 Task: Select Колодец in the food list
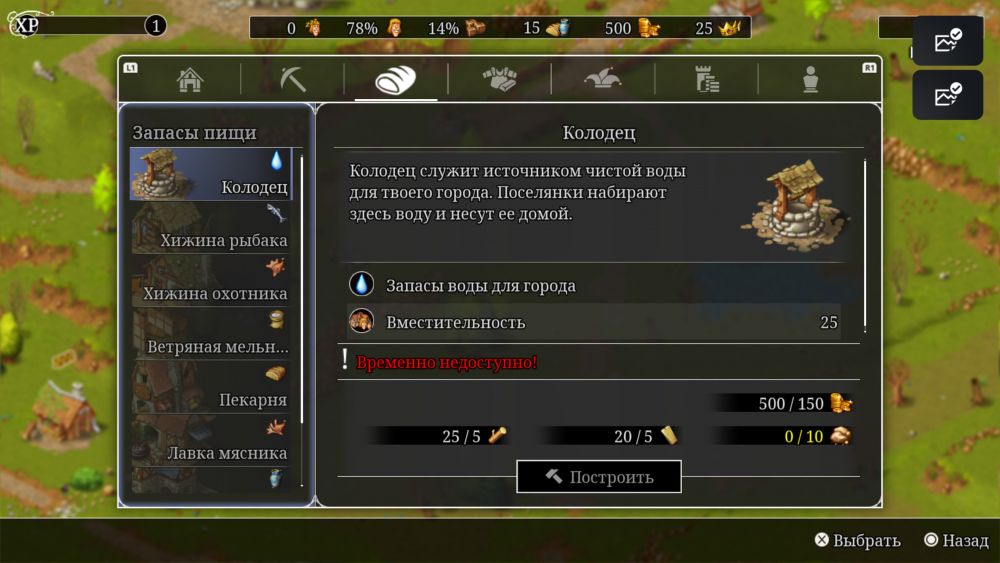(211, 175)
